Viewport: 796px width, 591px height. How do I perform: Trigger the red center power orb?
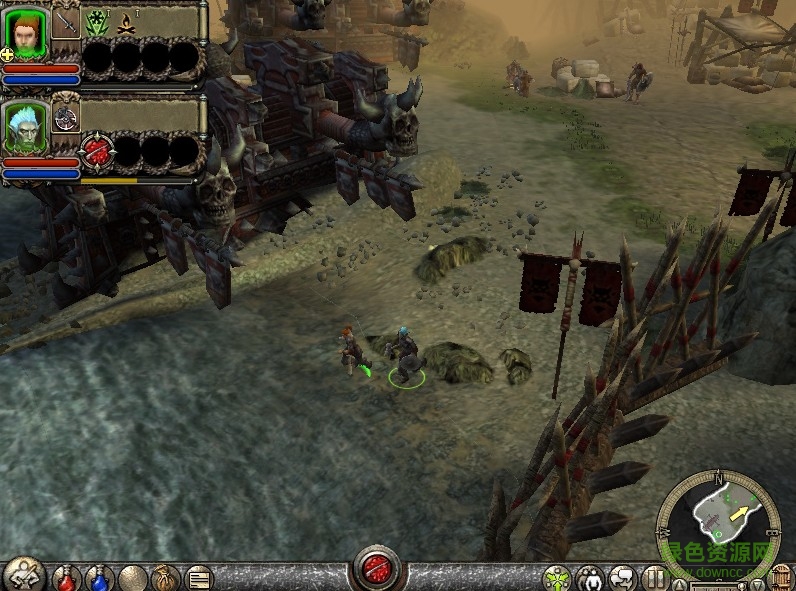click(x=378, y=568)
